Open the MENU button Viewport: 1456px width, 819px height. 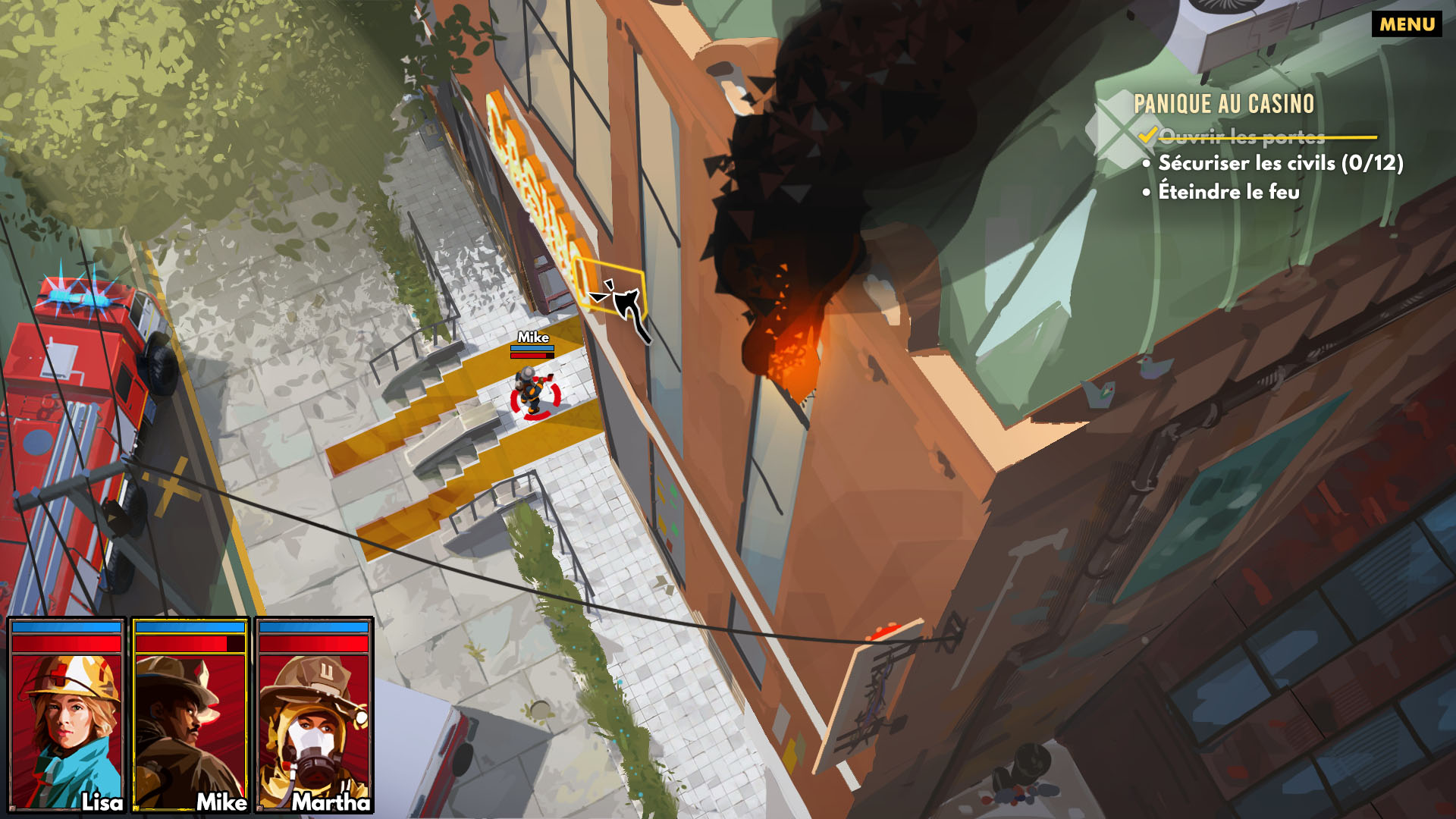pos(1407,24)
